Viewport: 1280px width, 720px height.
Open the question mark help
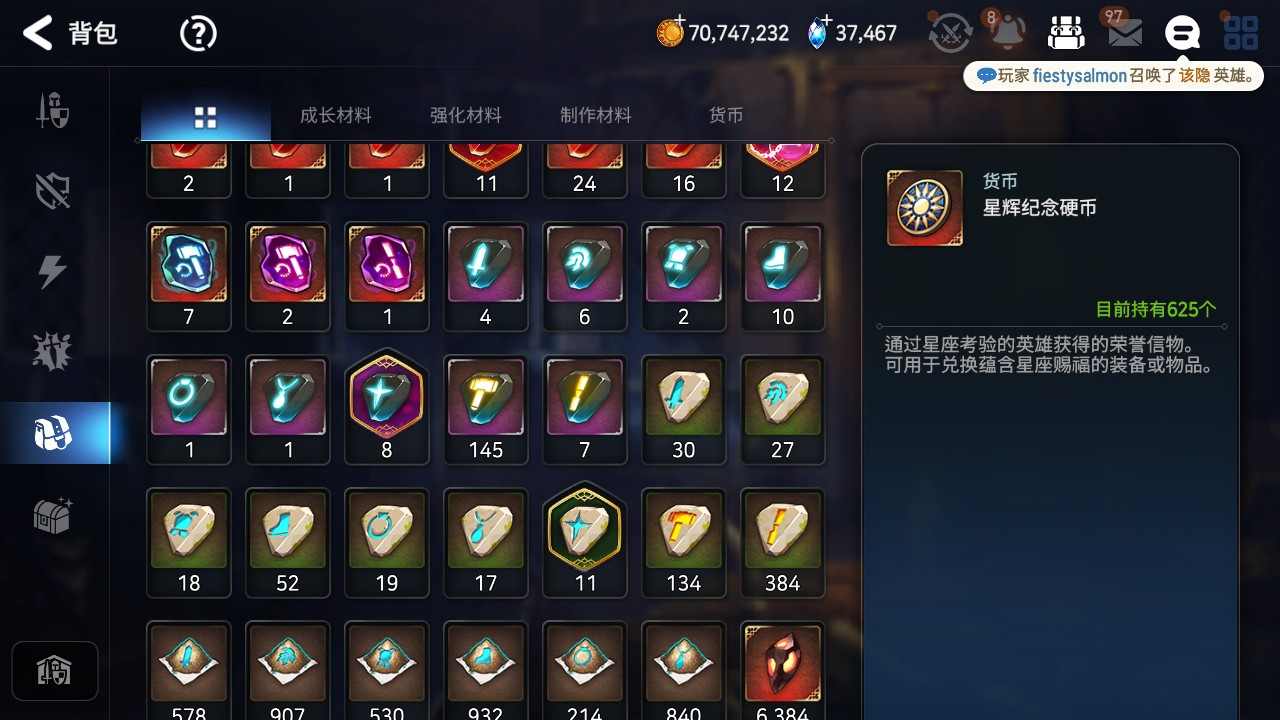click(198, 34)
